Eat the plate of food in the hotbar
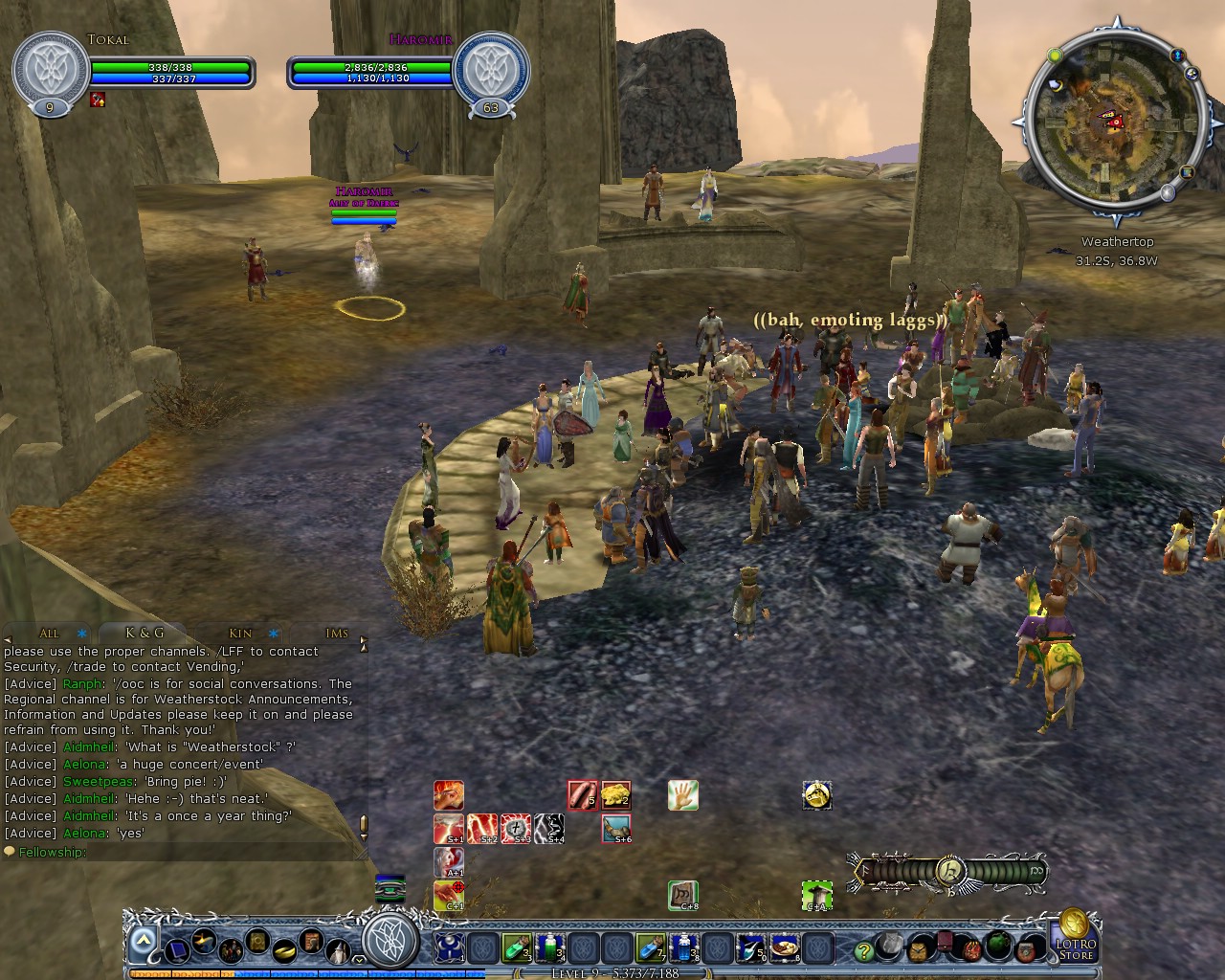 click(785, 947)
